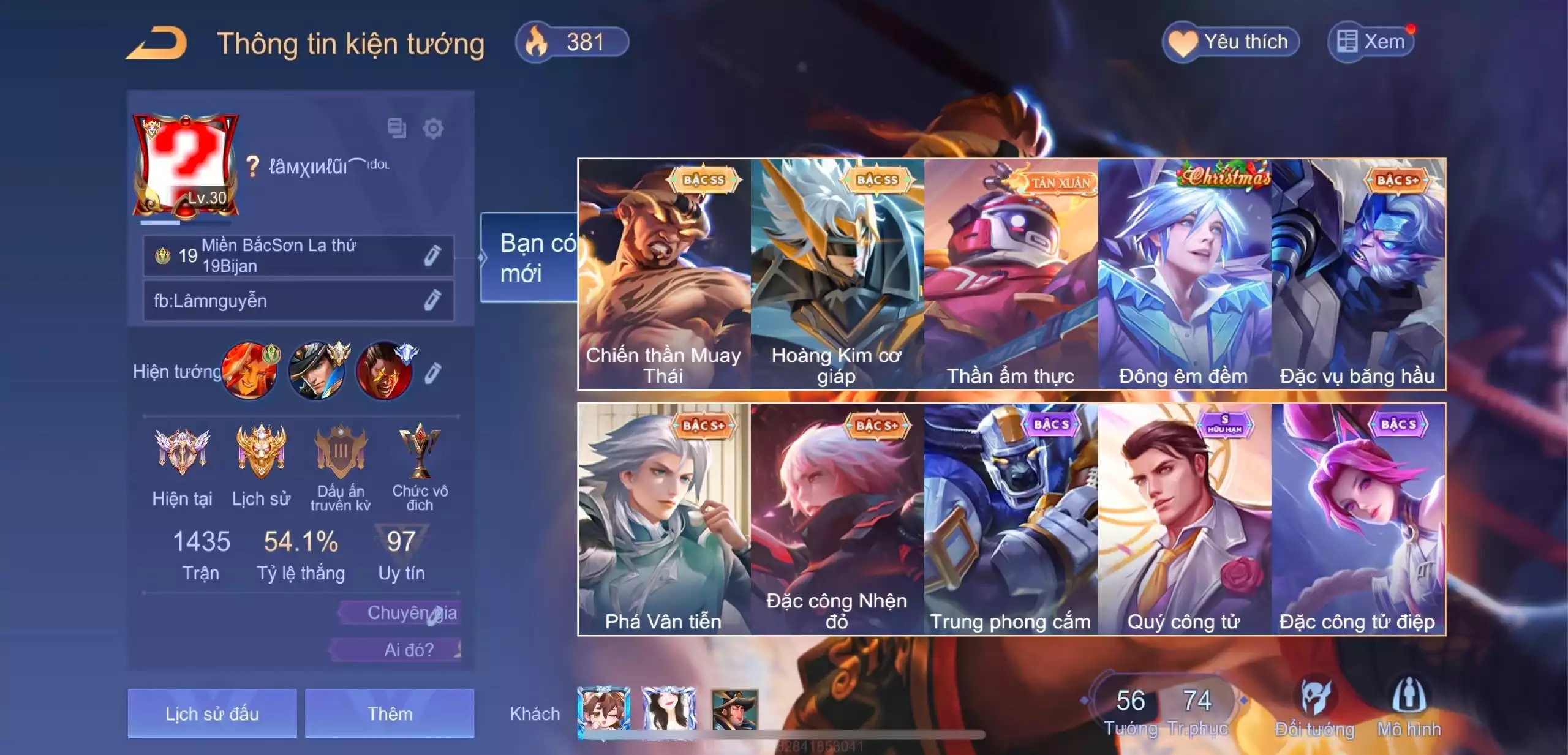The image size is (1568, 755).
Task: Go back using the arrow button
Action: 157,44
